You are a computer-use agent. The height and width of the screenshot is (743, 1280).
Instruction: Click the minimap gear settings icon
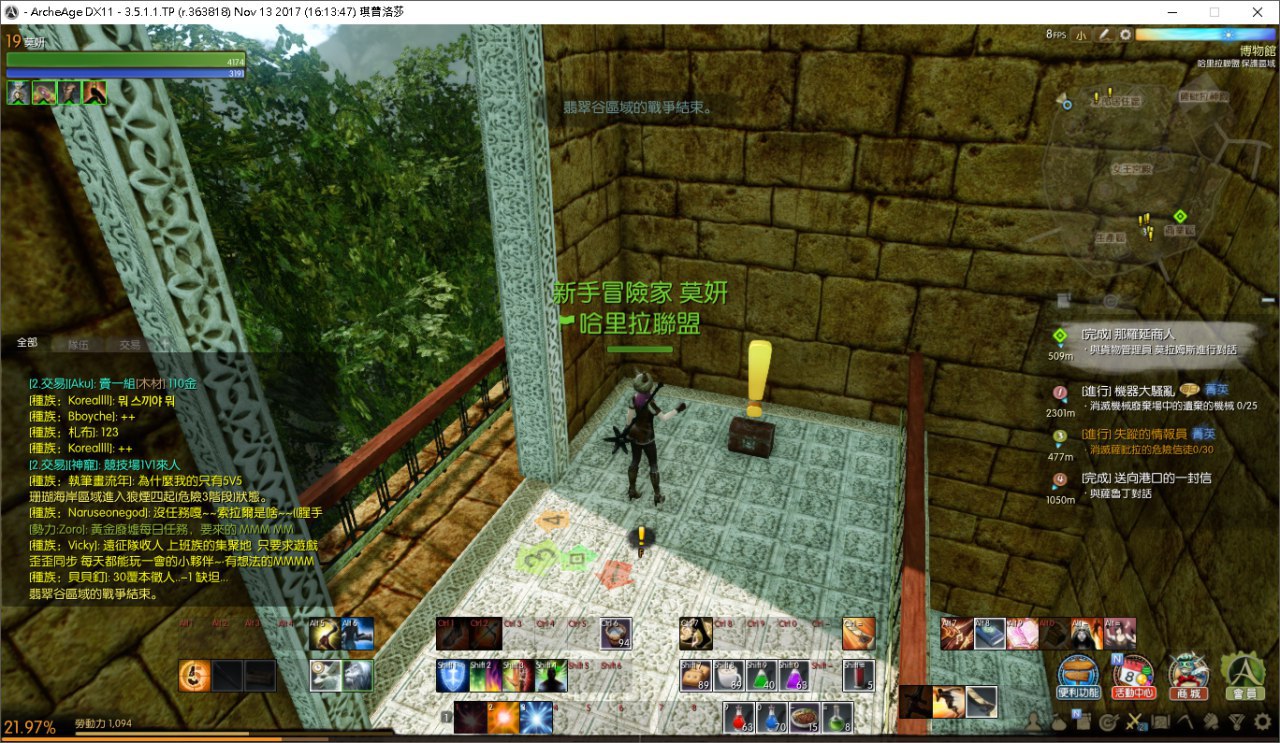tap(1125, 35)
